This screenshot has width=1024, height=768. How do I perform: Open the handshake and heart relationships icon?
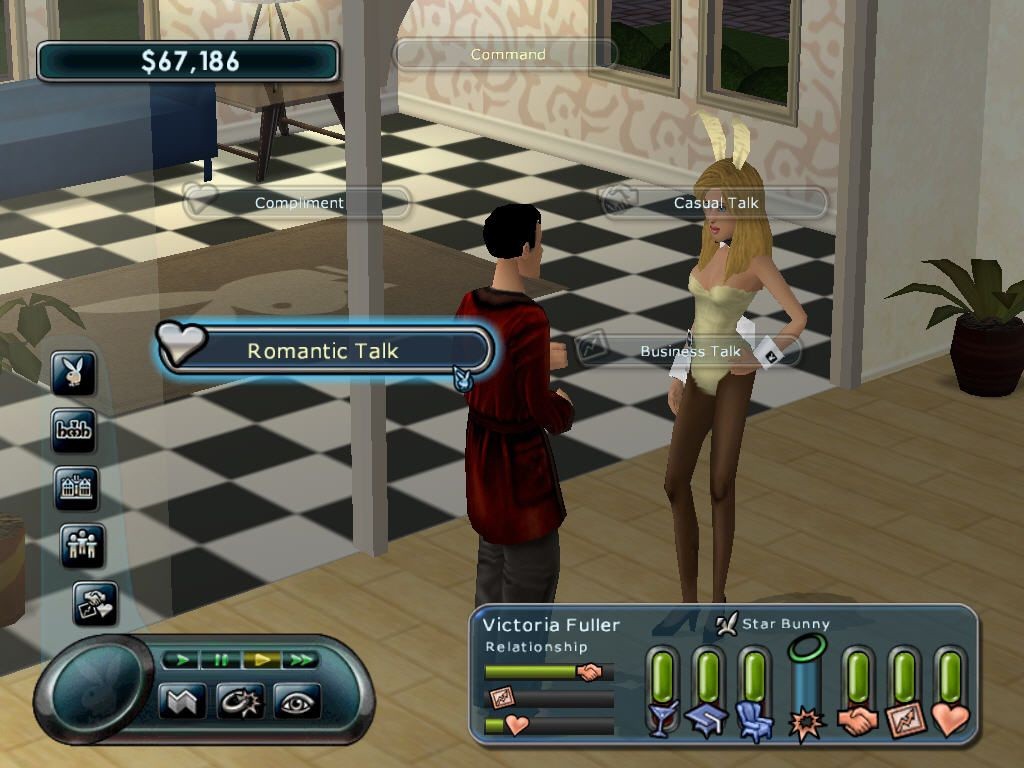pos(95,603)
